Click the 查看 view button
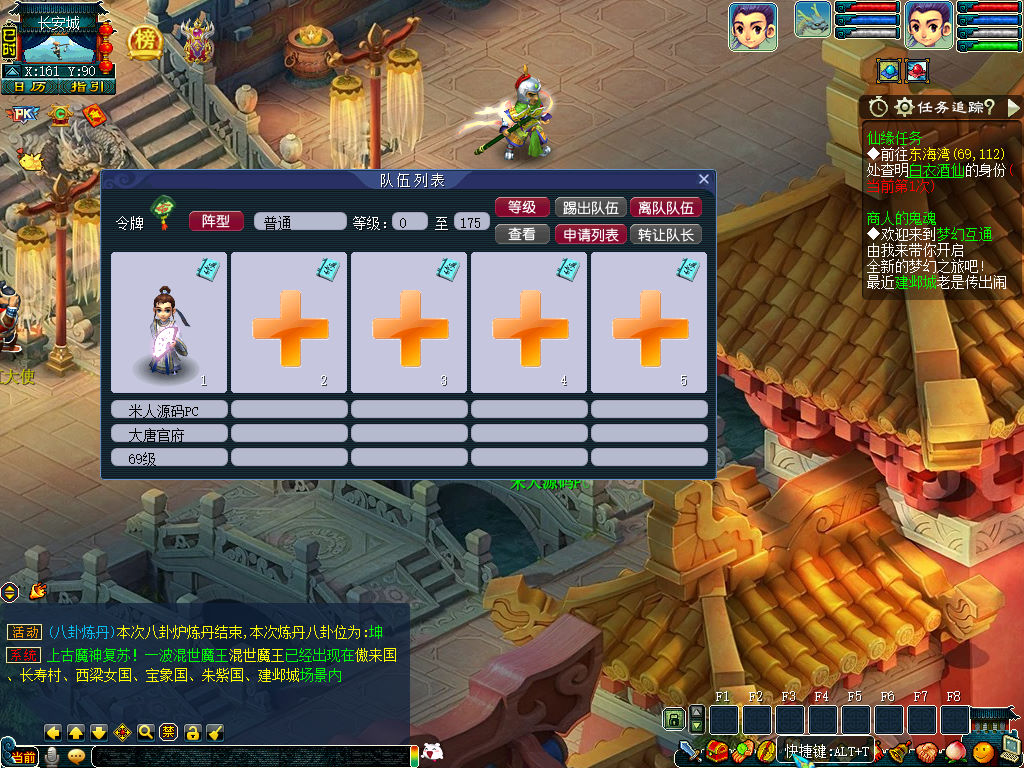1024x768 pixels. tap(522, 235)
